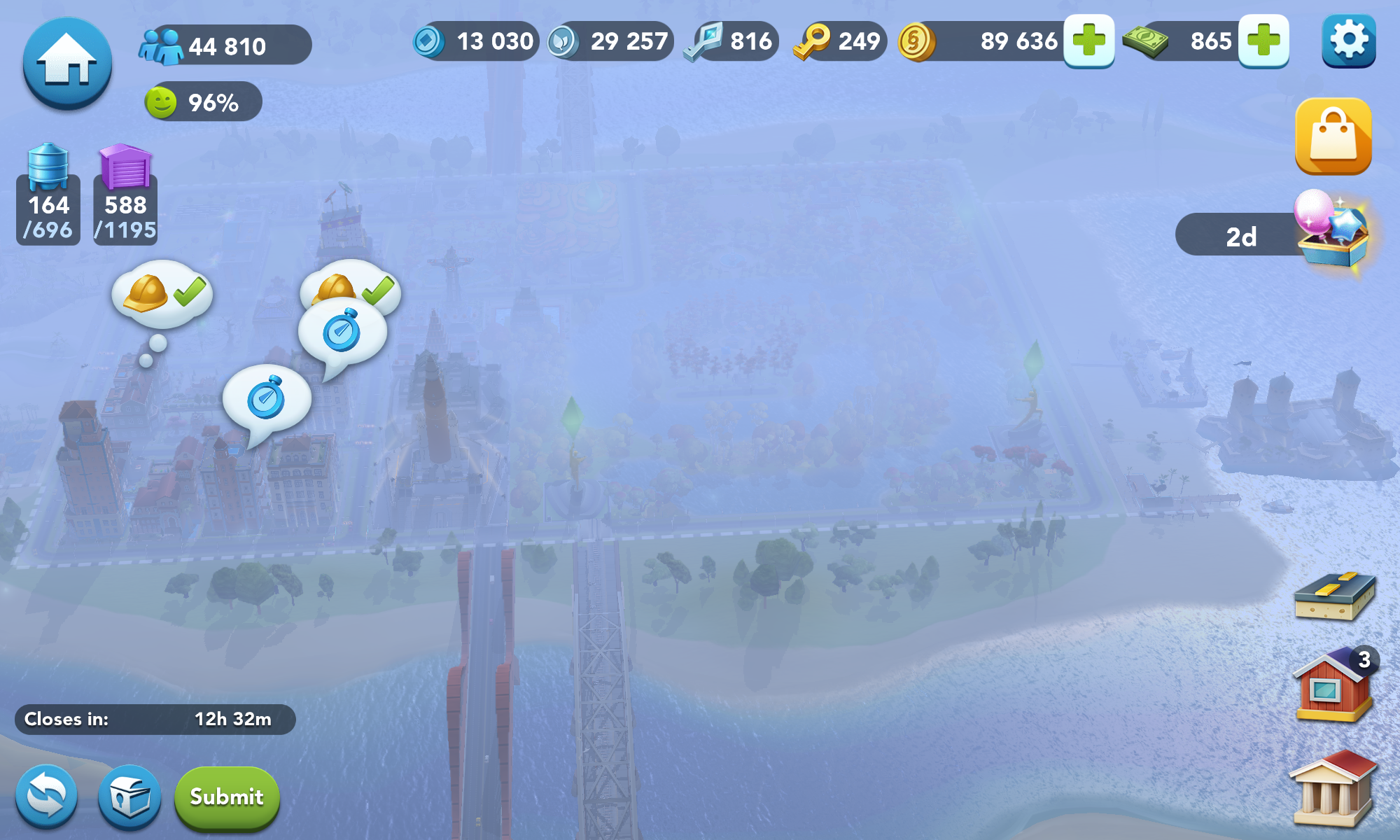This screenshot has width=1400, height=840.
Task: Submit the design challenge entry
Action: (x=226, y=797)
